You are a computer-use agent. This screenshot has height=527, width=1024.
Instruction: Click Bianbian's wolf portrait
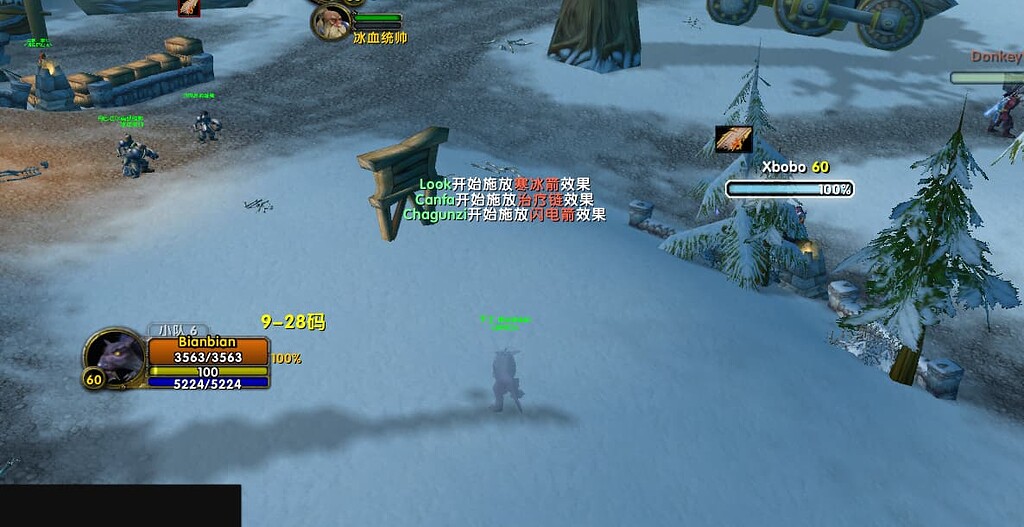115,357
